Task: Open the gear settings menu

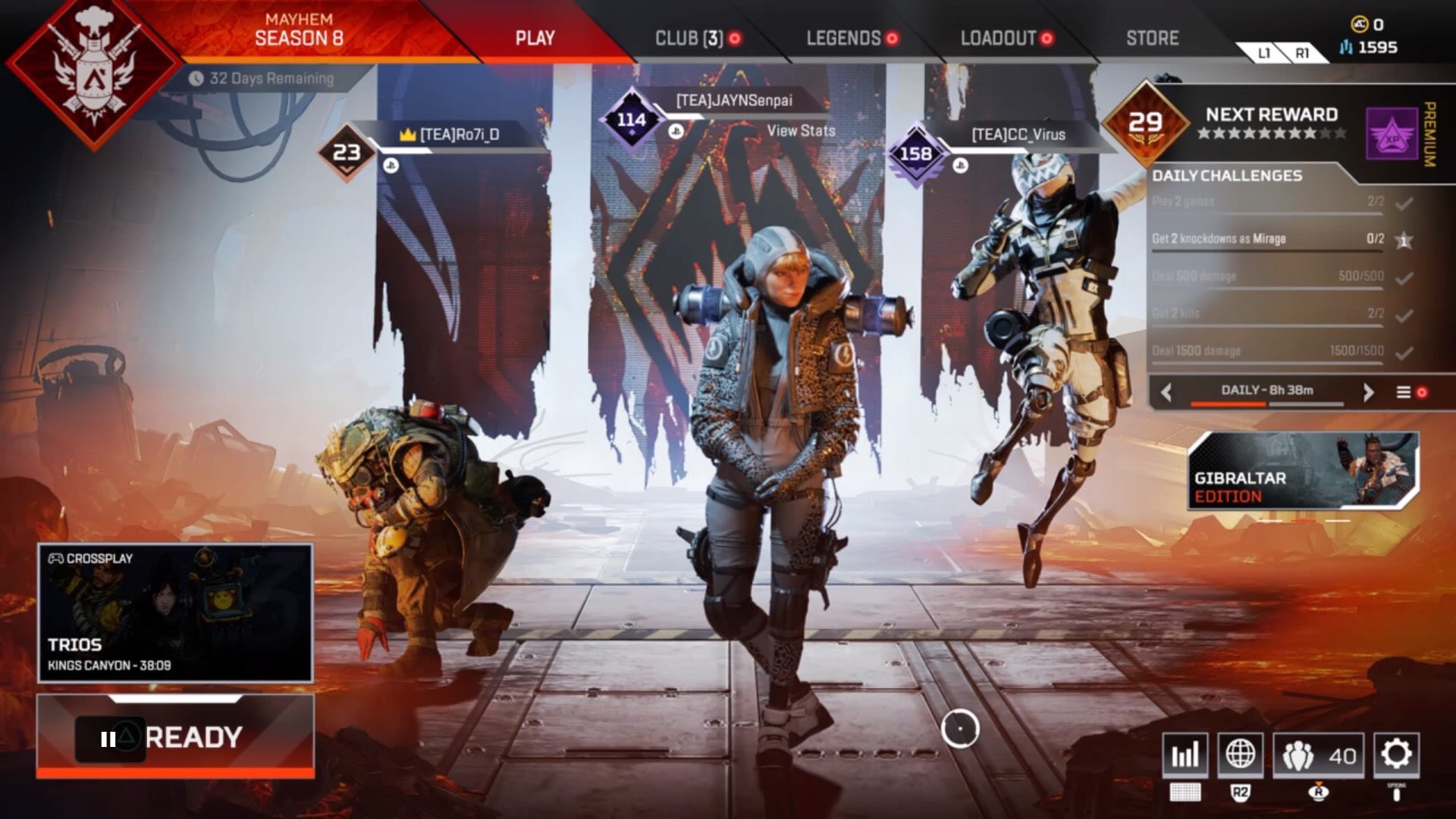Action: click(x=1396, y=755)
